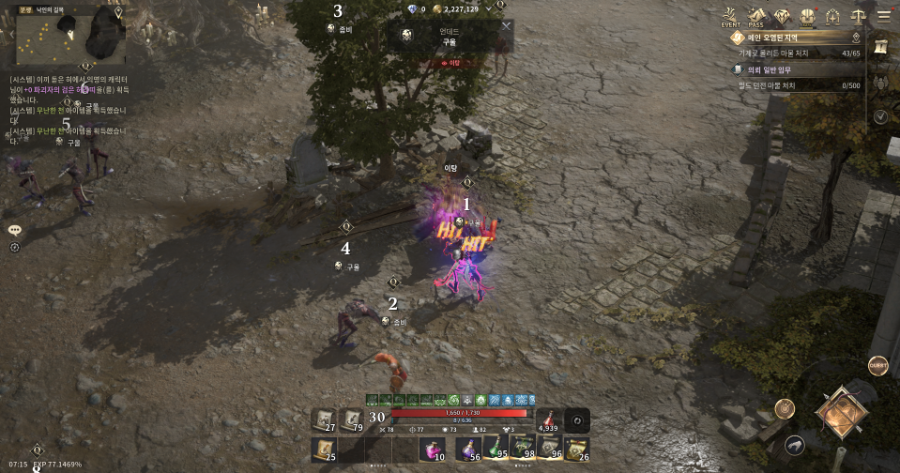Viewport: 900px width, 473px height.
Task: Open the diamond shop icon
Action: coord(782,15)
